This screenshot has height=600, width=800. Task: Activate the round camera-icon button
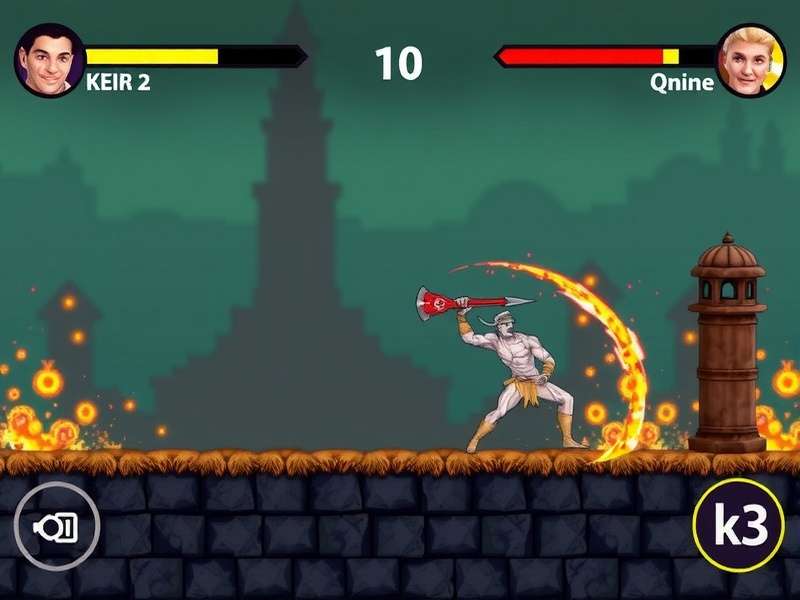(x=56, y=526)
